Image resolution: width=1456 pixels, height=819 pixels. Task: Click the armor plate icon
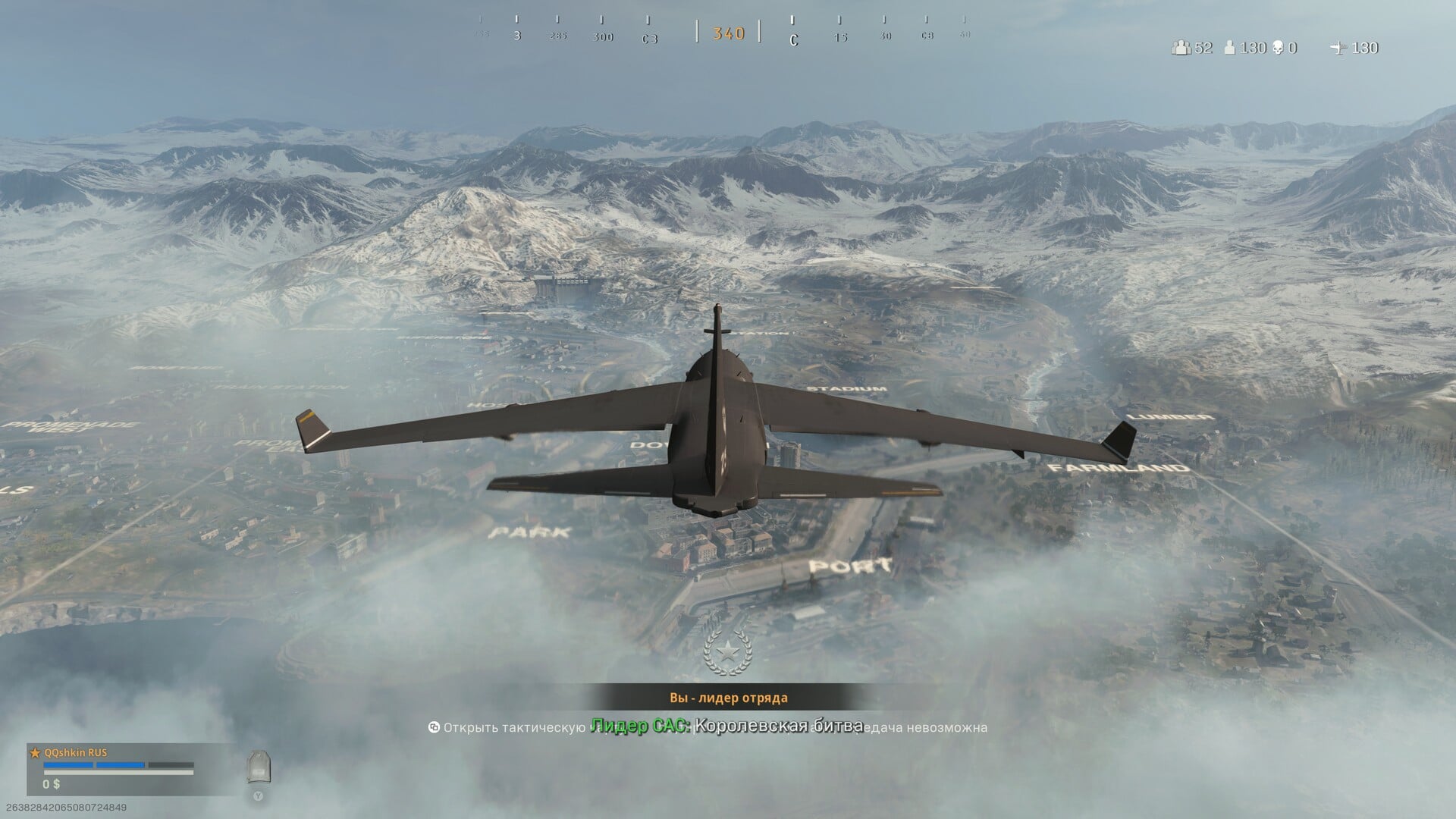point(258,767)
